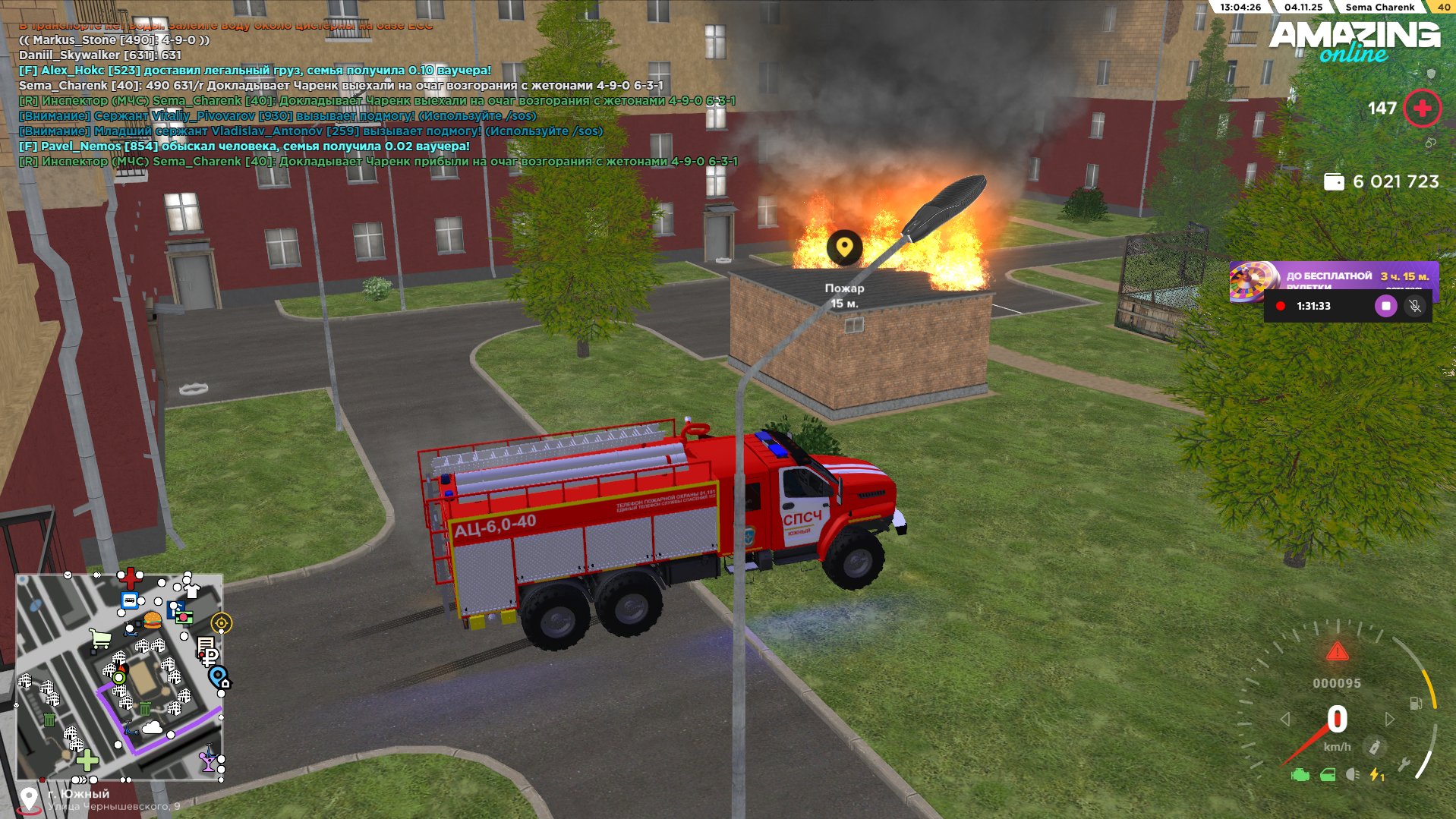The width and height of the screenshot is (1456, 819).
Task: Open the free roulette timer banner
Action: coord(1333,278)
